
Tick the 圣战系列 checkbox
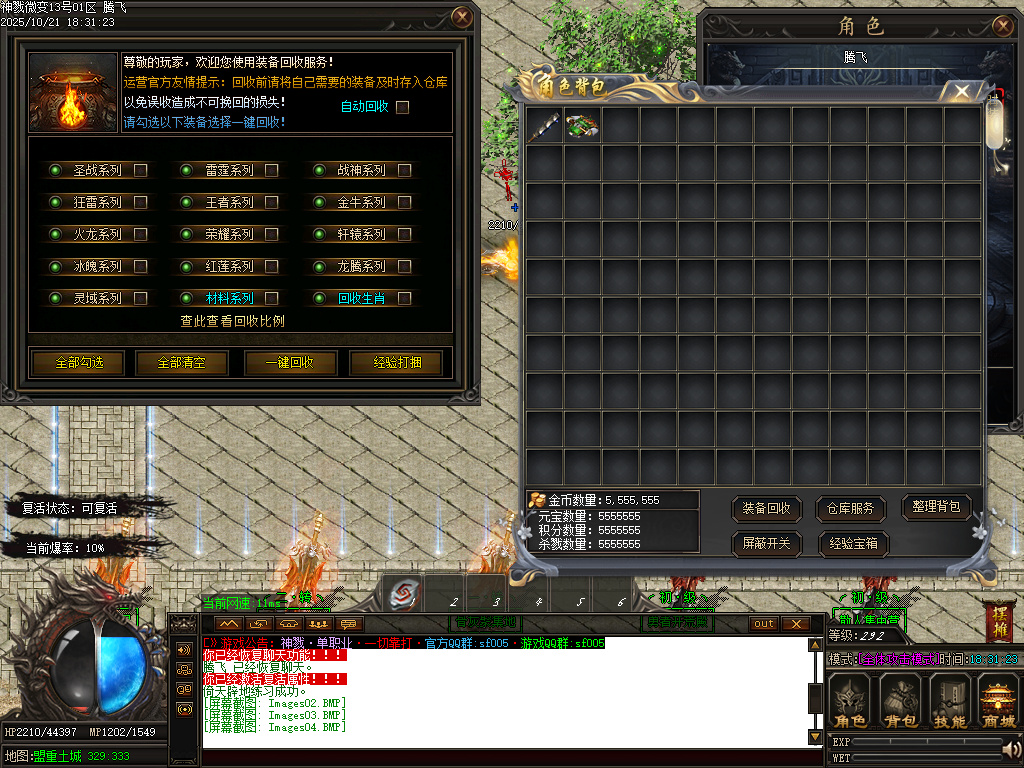pos(141,171)
